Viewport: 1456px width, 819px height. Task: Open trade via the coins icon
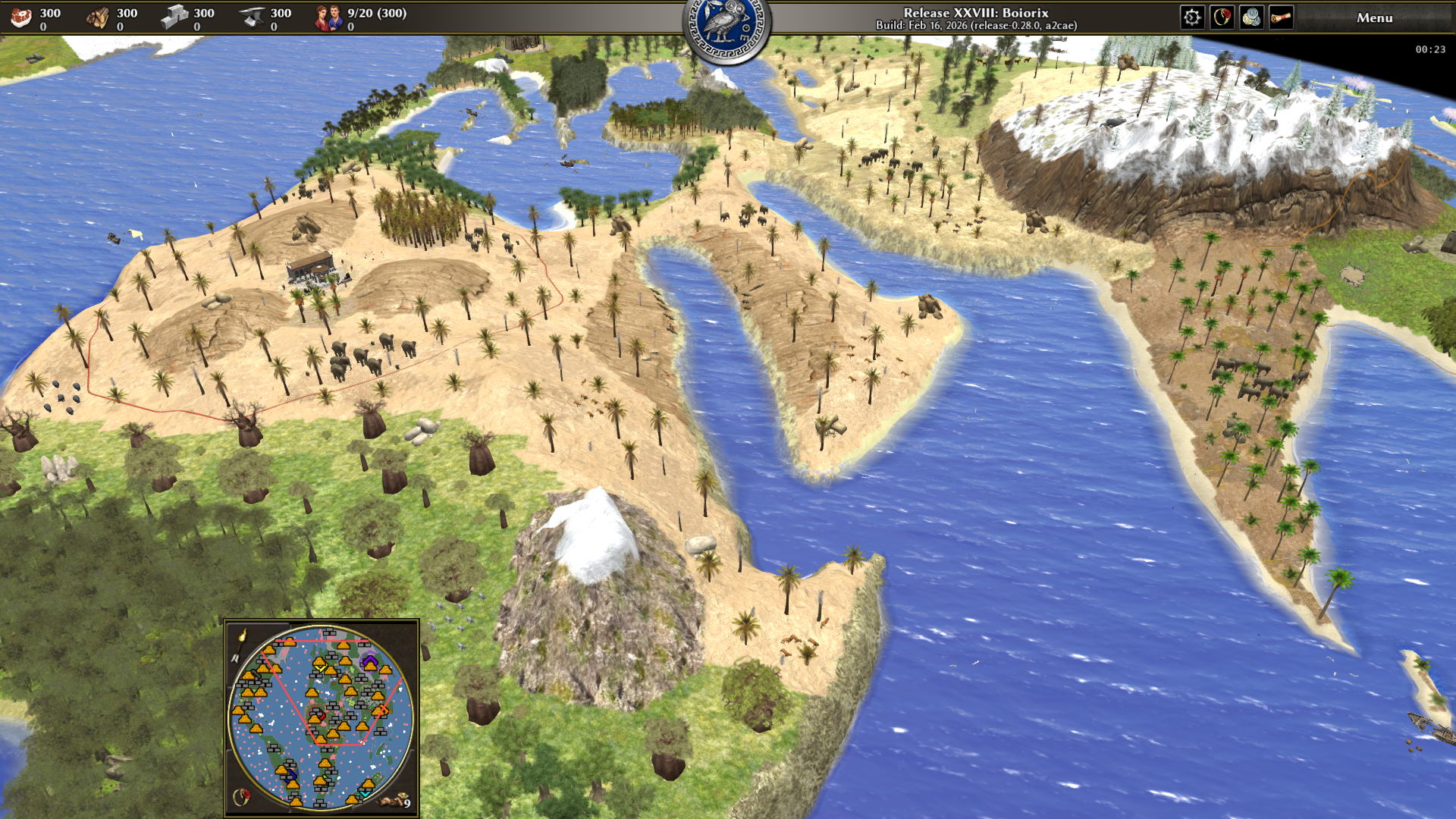coord(1251,17)
